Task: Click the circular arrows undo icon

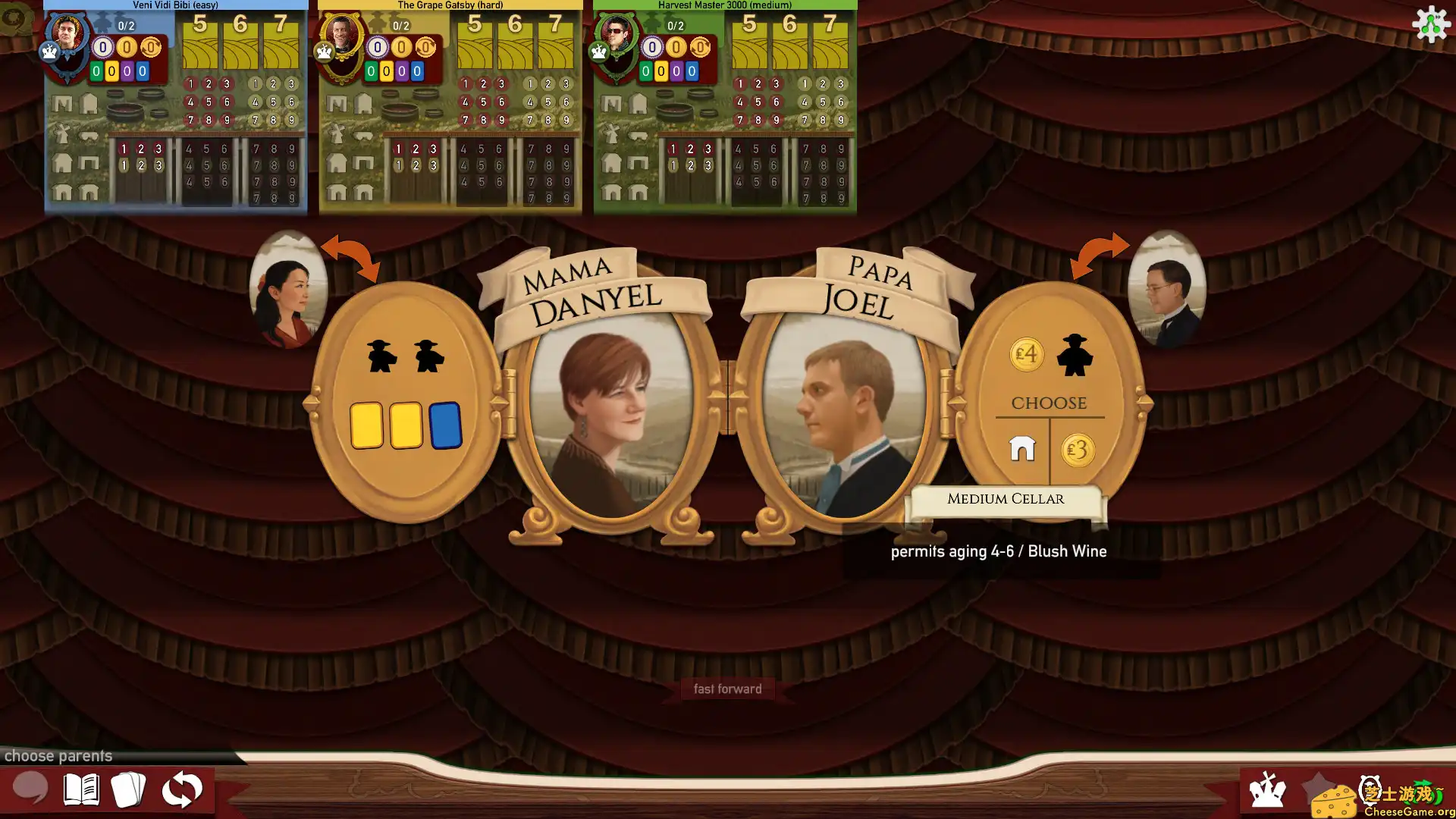Action: (182, 790)
